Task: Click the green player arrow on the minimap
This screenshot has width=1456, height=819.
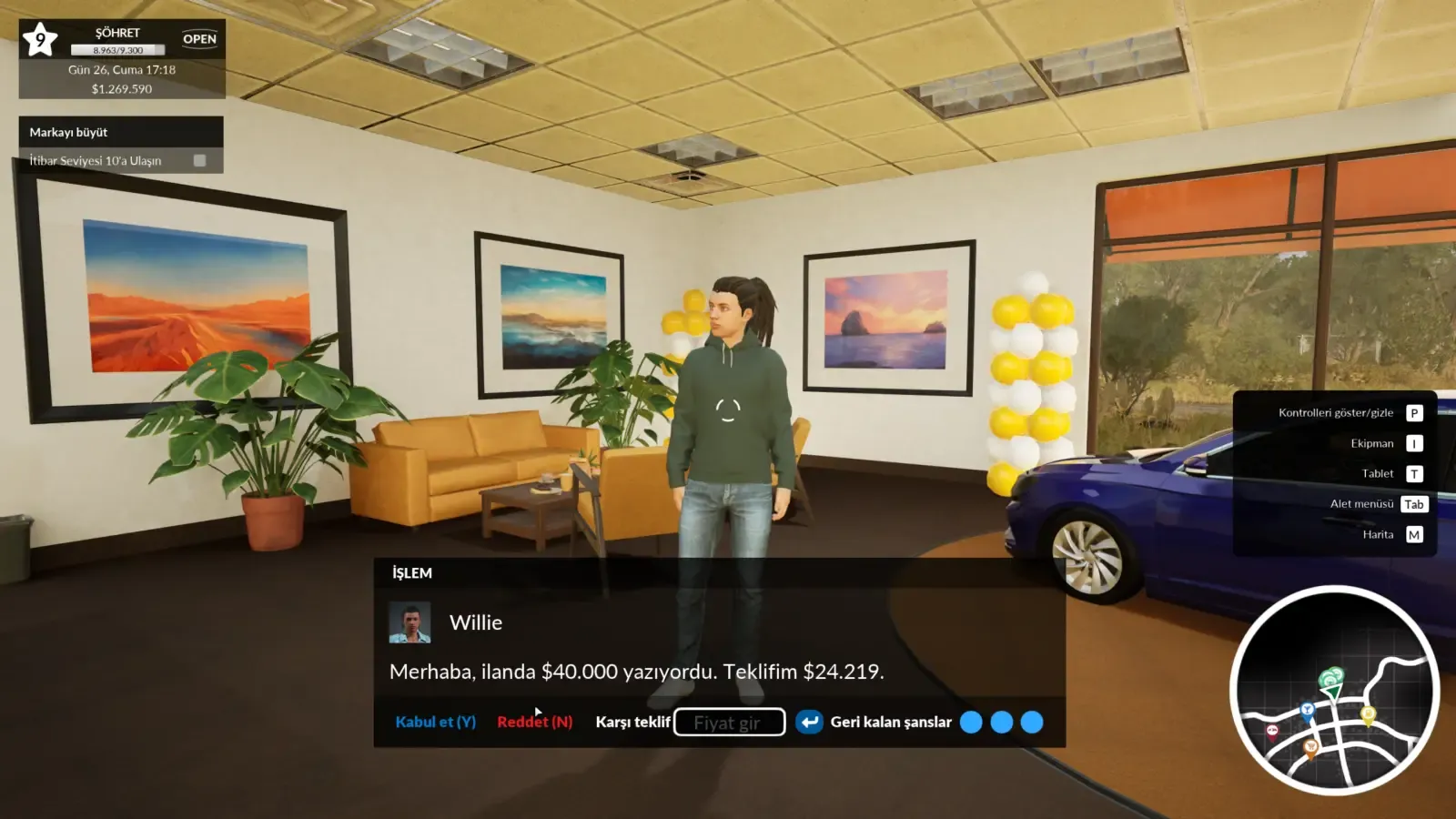Action: click(1333, 692)
